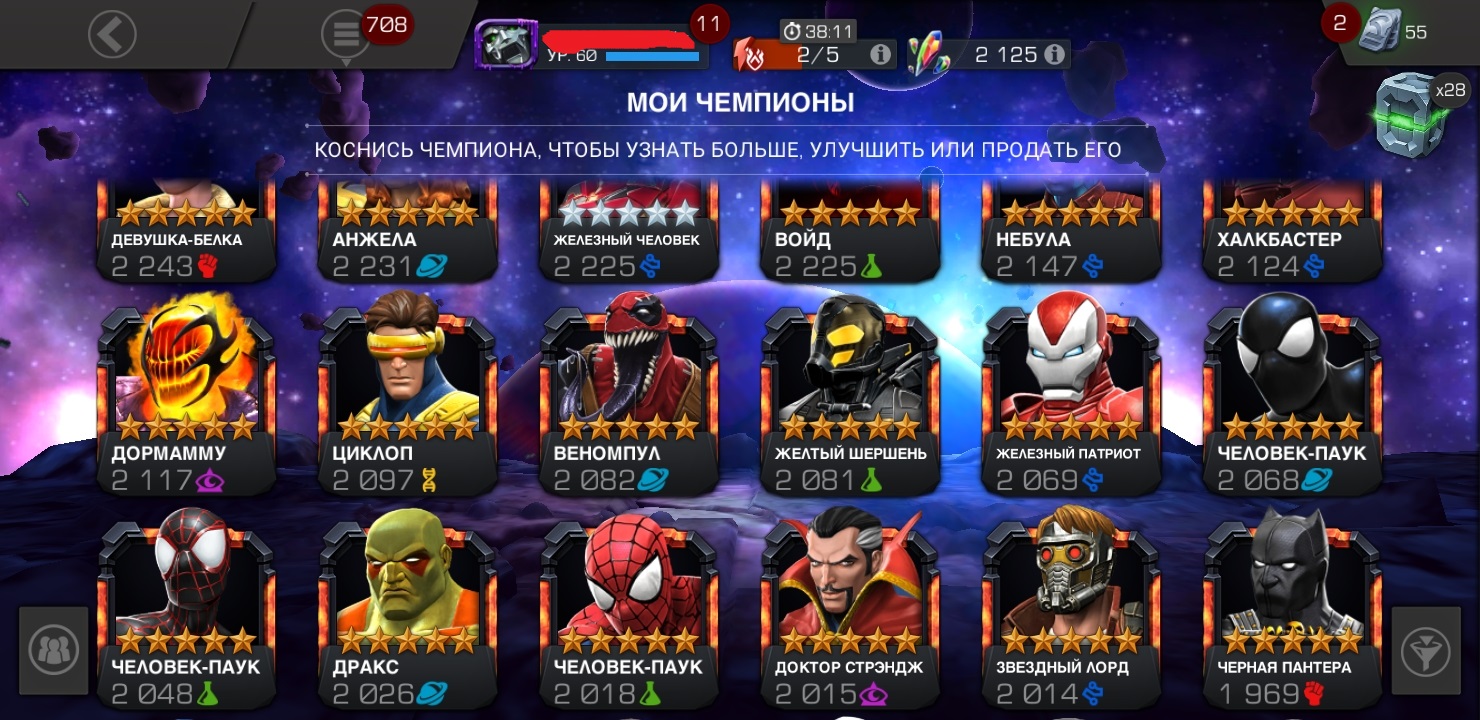Select the Черная Пантера champion card
The height and width of the screenshot is (720, 1480).
pyautogui.click(x=1292, y=610)
